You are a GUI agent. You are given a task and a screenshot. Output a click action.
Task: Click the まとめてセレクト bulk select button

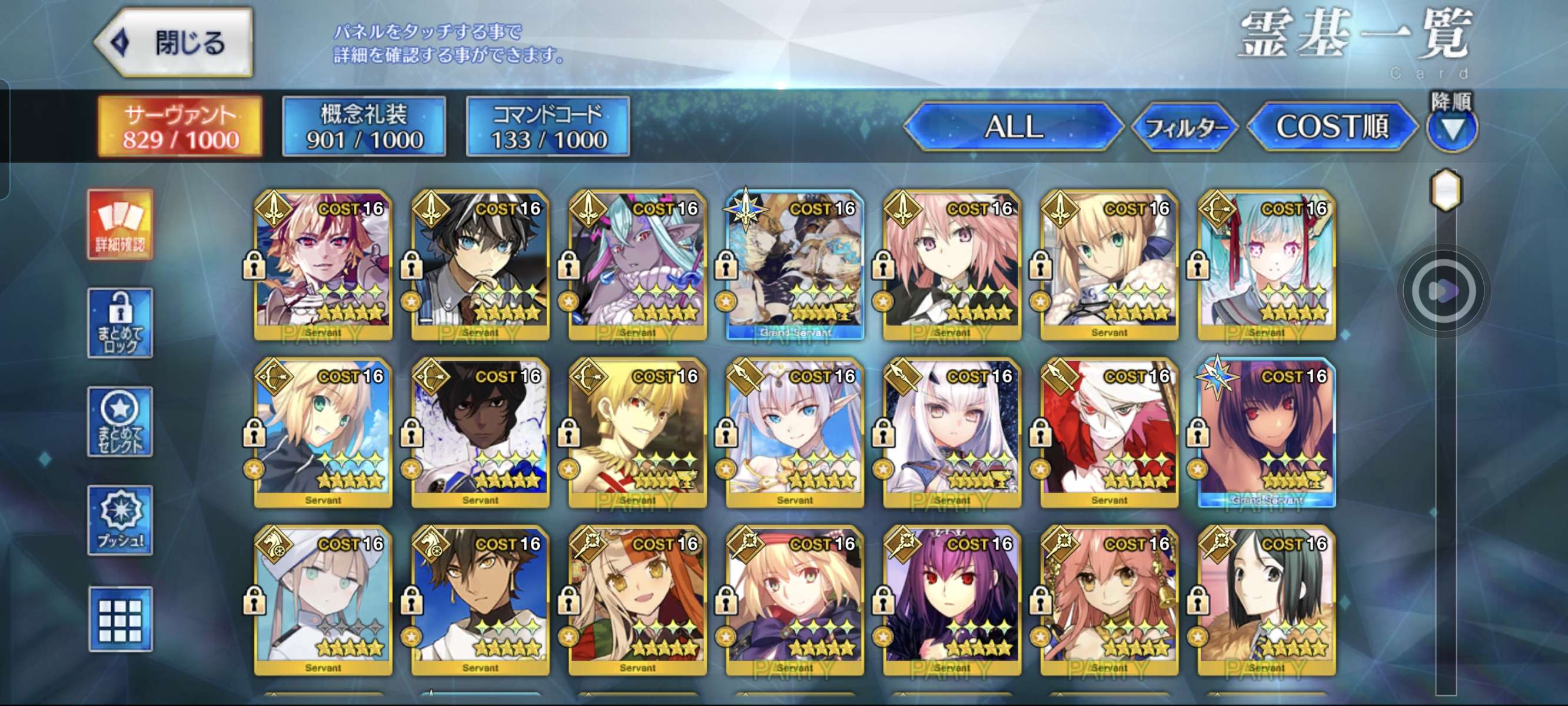click(120, 422)
